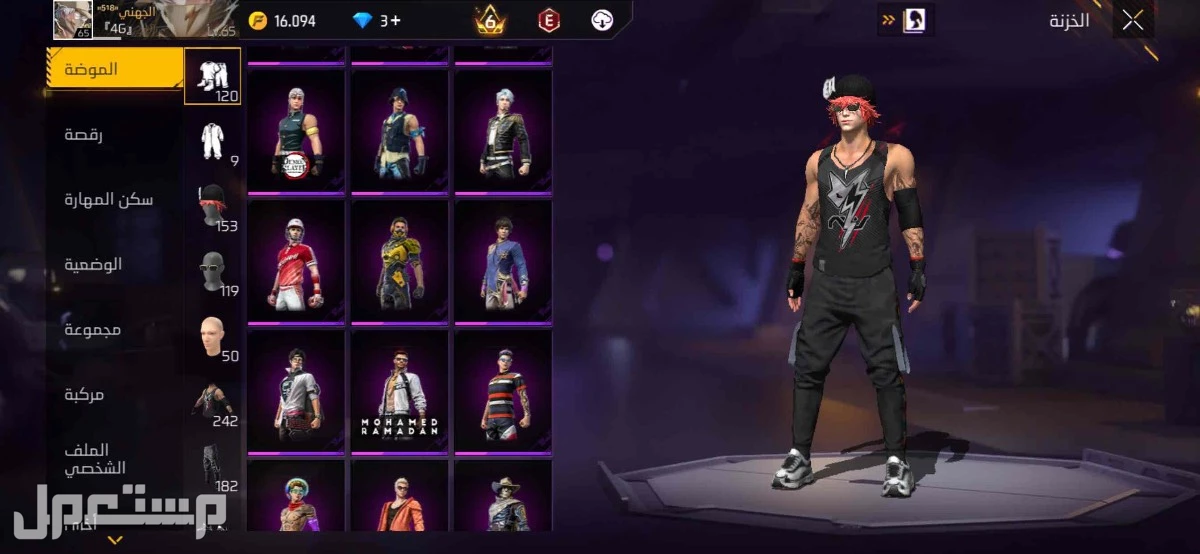Image resolution: width=1200 pixels, height=554 pixels.
Task: Open the bald head category showing 50
Action: (213, 336)
